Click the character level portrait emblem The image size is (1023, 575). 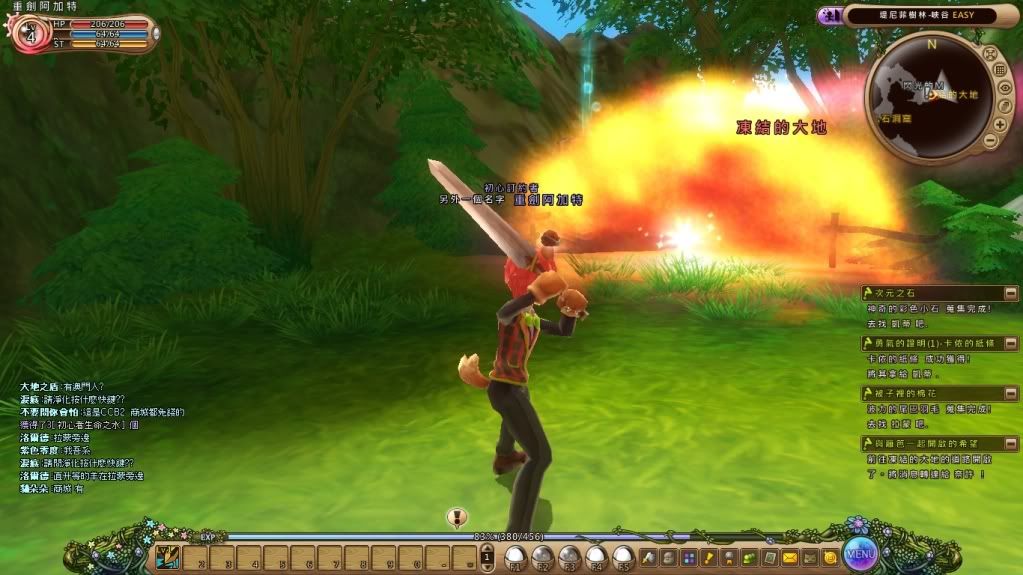click(29, 32)
